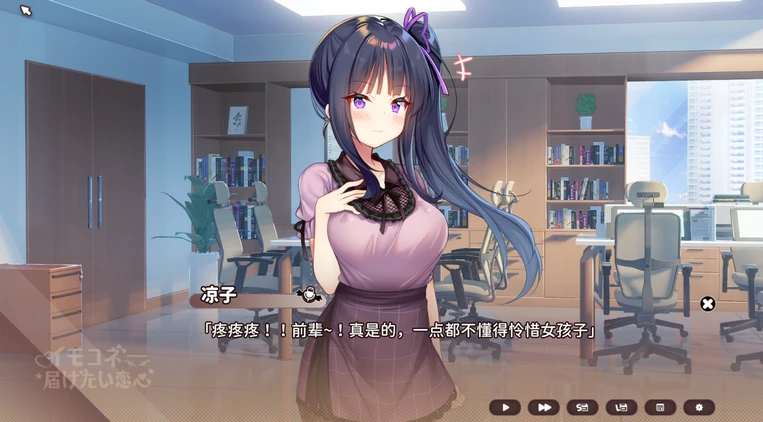The width and height of the screenshot is (763, 422).
Task: Open the load menu (L icon)
Action: click(621, 407)
